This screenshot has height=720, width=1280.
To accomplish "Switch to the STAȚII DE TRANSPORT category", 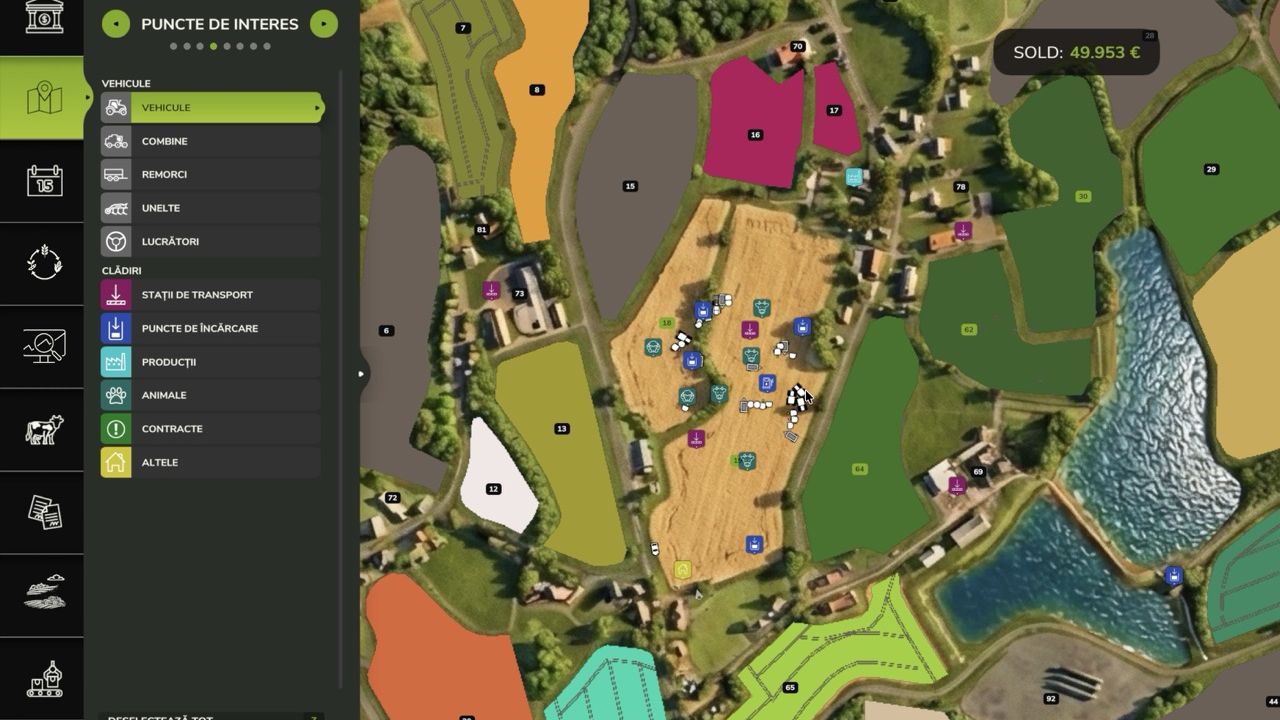I will click(x=210, y=294).
